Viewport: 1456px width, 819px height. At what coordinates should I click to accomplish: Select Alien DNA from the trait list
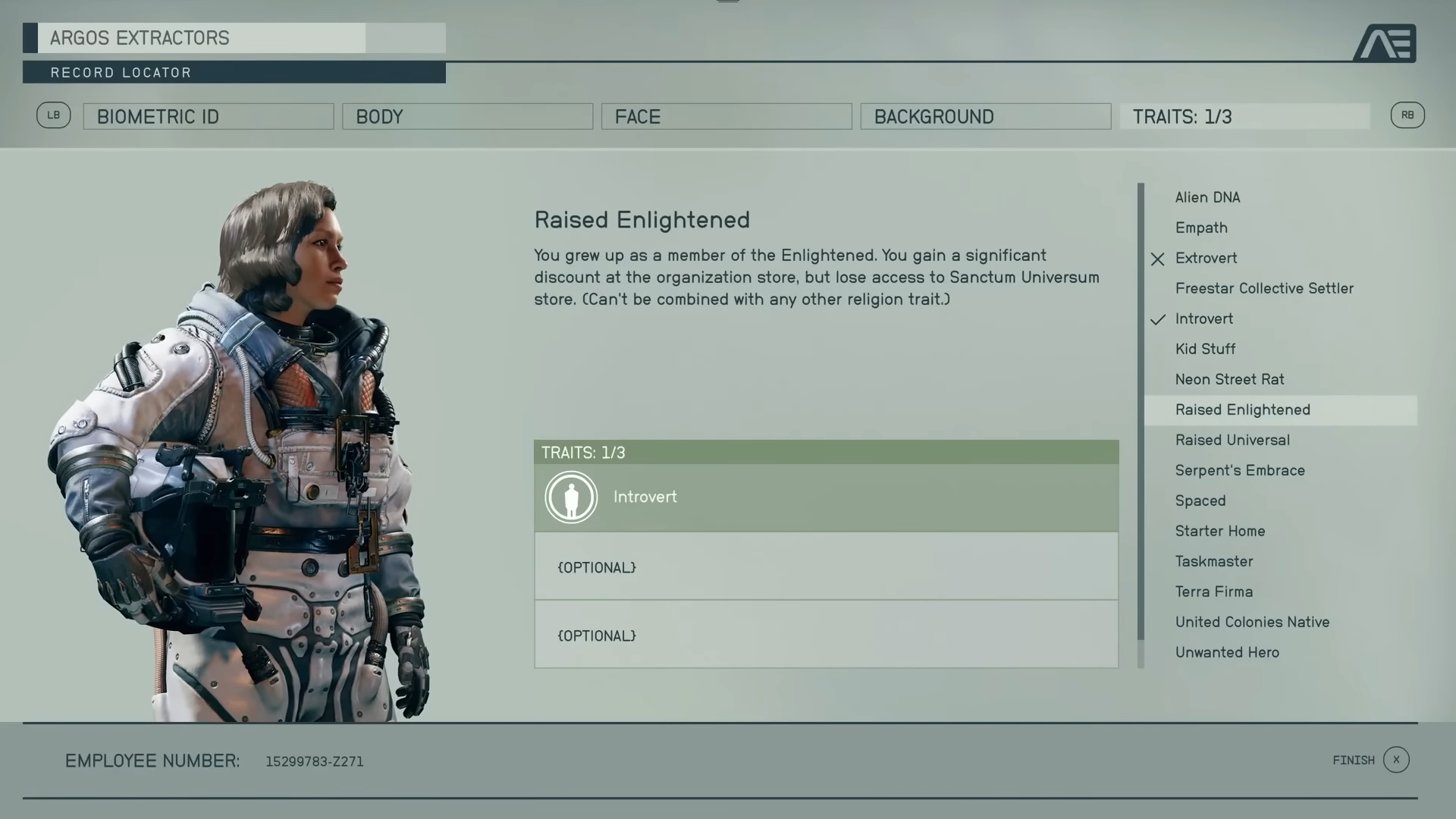click(1207, 197)
